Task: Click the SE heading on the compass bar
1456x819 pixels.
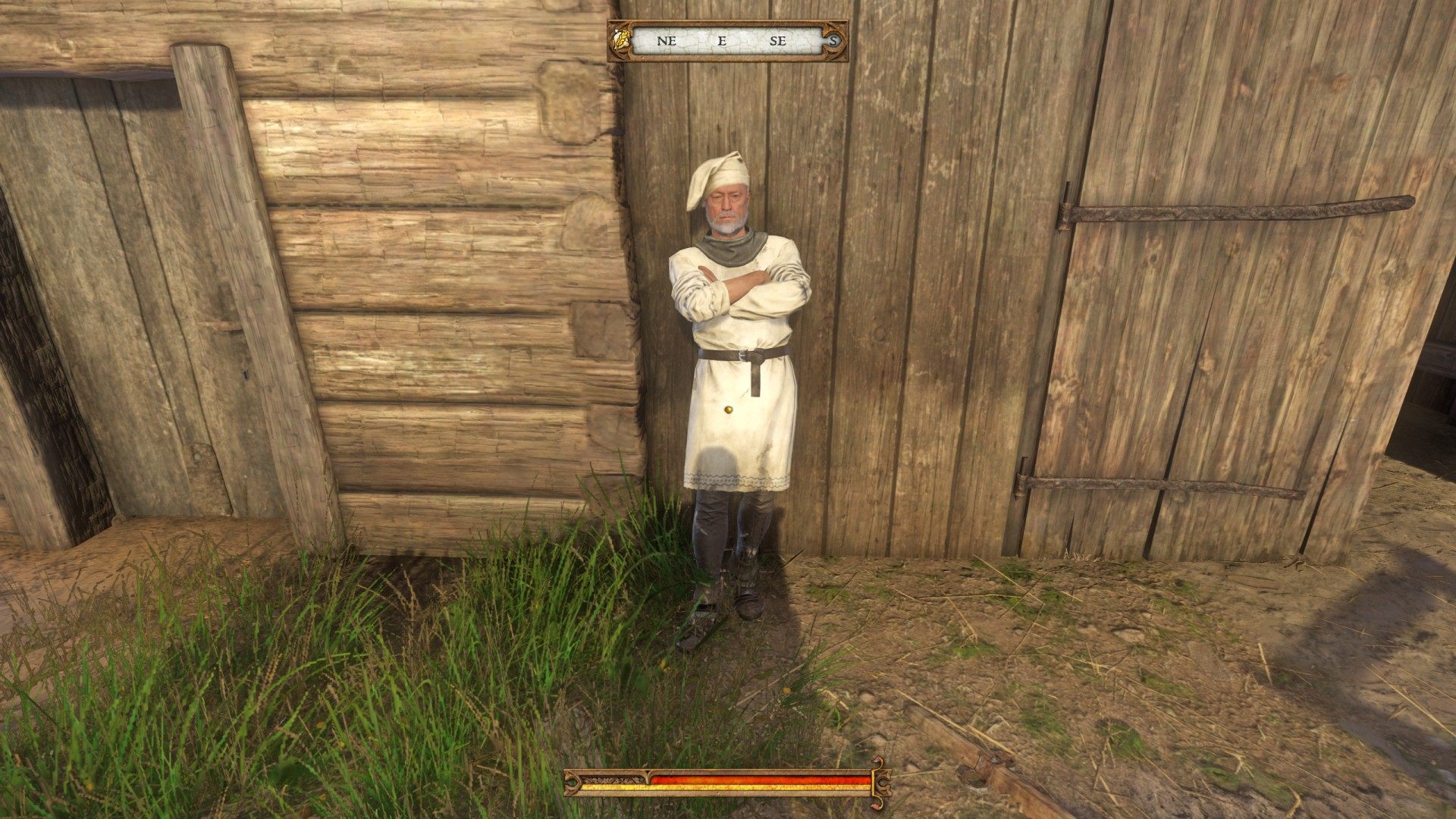Action: tap(777, 39)
